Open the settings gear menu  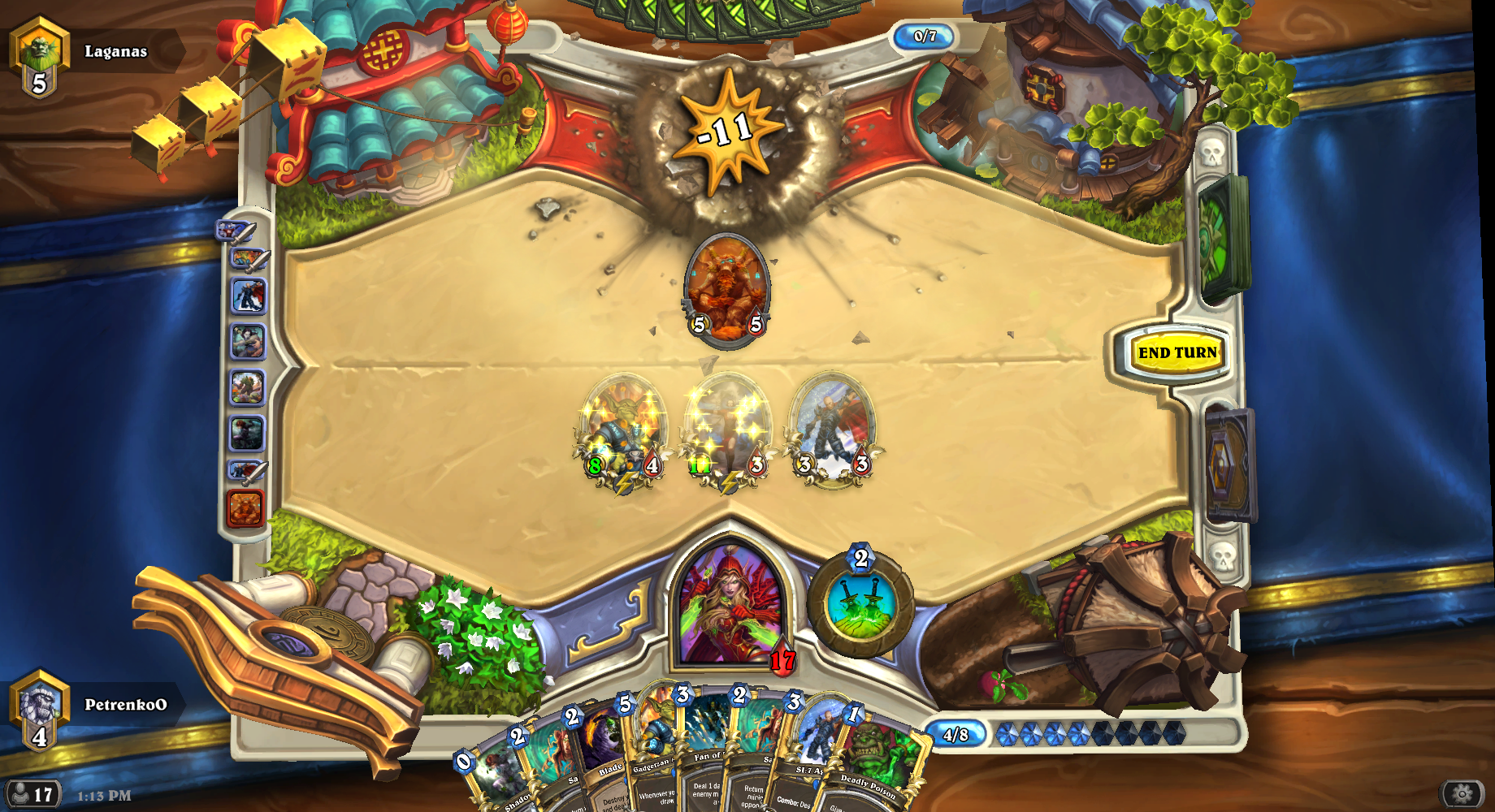(1462, 793)
